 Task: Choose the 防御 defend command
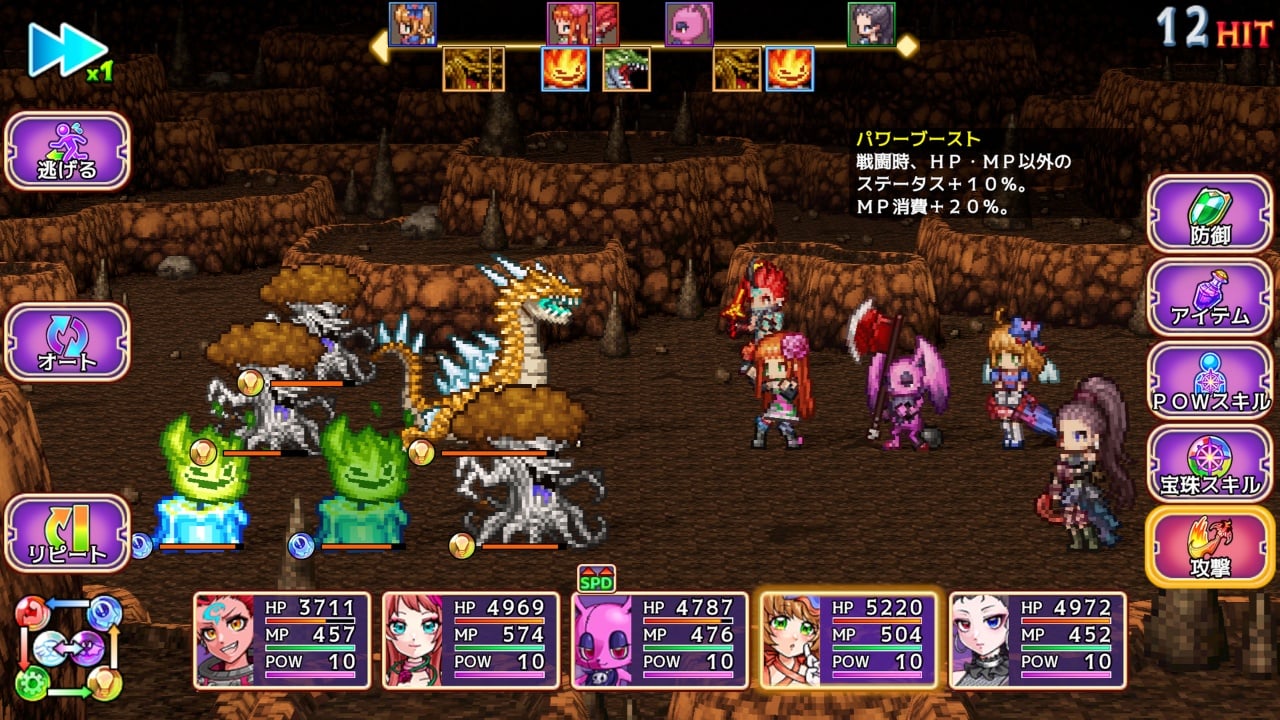[x=1210, y=214]
